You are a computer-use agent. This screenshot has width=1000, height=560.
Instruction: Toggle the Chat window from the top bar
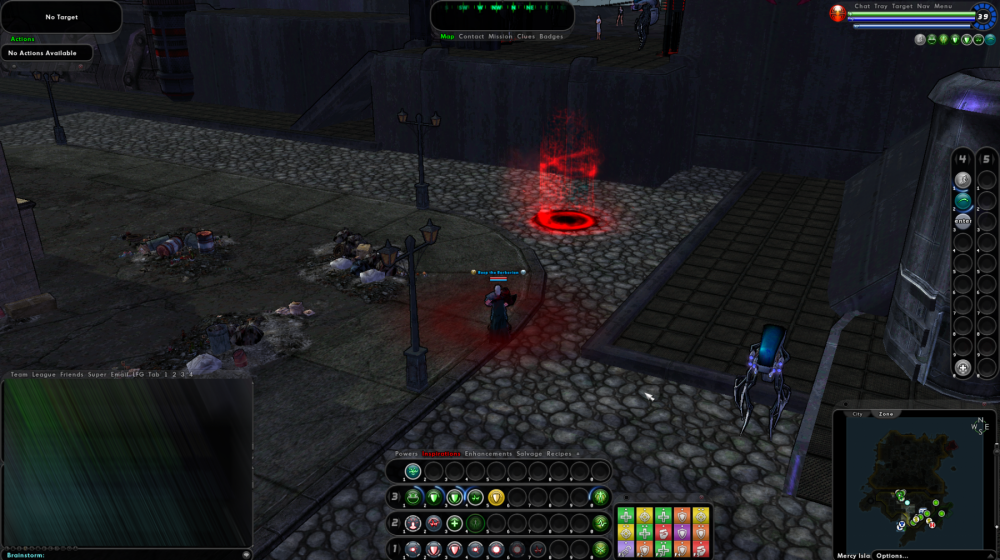tap(862, 6)
